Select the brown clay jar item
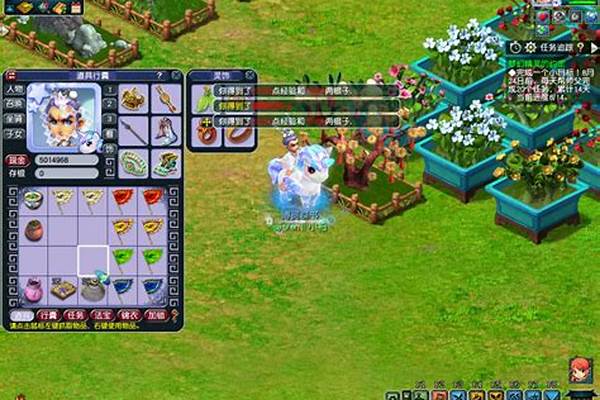Screen dimensions: 600x400 click(x=34, y=230)
